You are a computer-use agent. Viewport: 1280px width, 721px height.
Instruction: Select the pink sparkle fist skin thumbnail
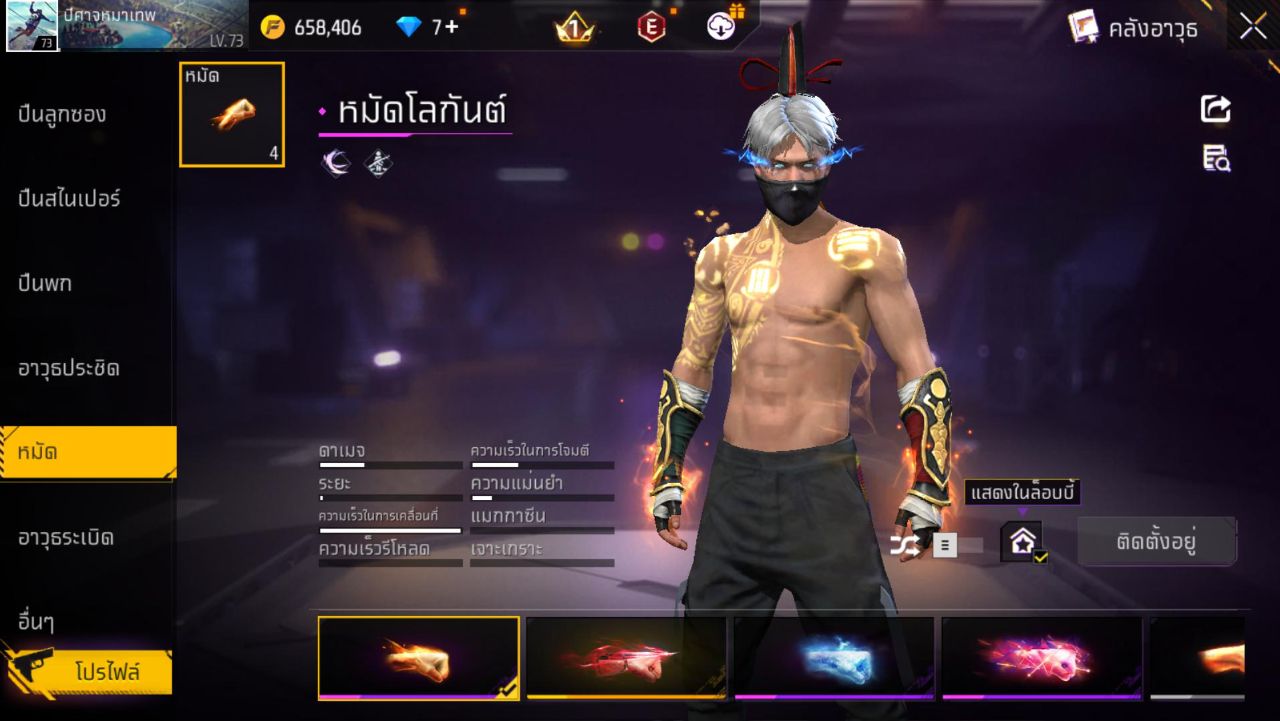tap(1044, 657)
